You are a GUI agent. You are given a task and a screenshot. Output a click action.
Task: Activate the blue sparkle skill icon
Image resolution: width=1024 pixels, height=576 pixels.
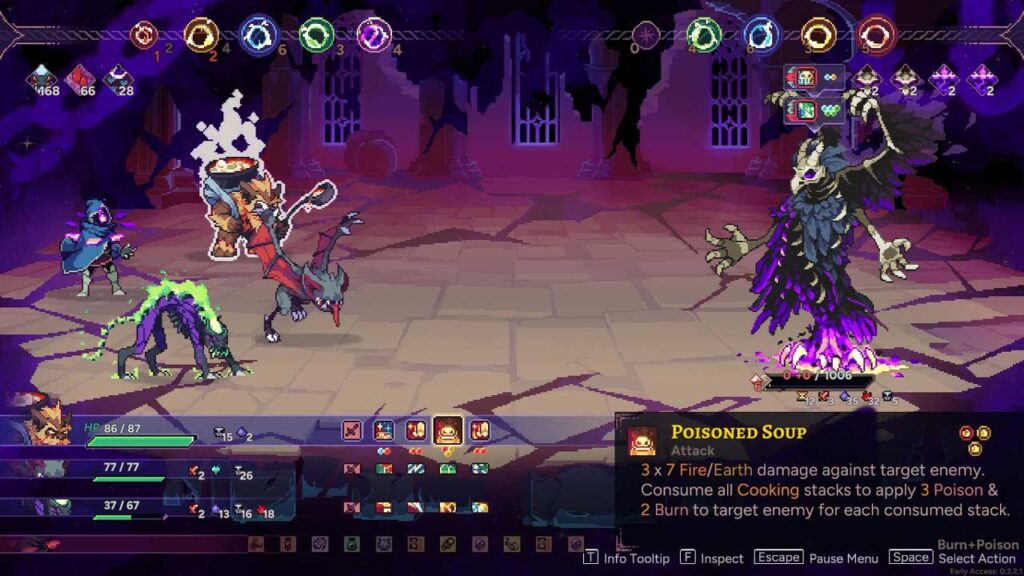(383, 431)
